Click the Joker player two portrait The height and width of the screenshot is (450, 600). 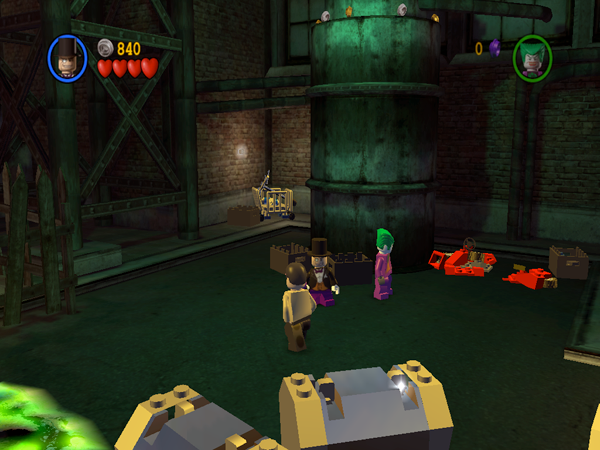click(x=533, y=58)
